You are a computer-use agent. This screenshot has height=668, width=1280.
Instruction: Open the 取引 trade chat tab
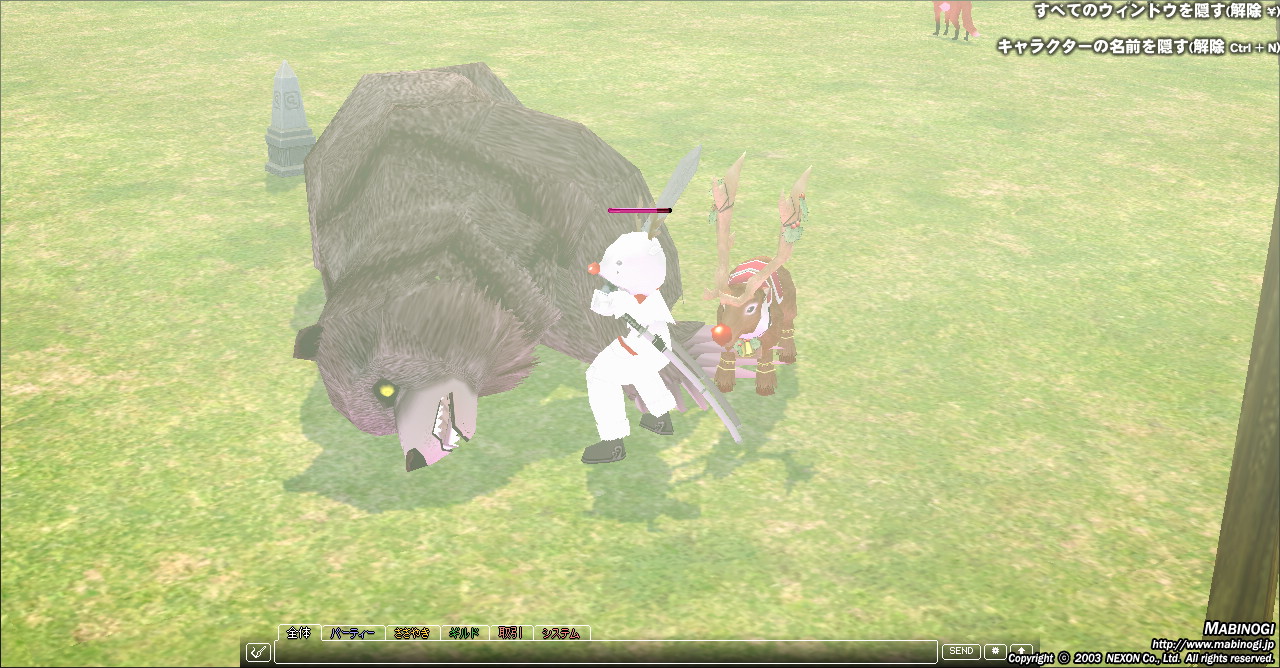pos(510,633)
